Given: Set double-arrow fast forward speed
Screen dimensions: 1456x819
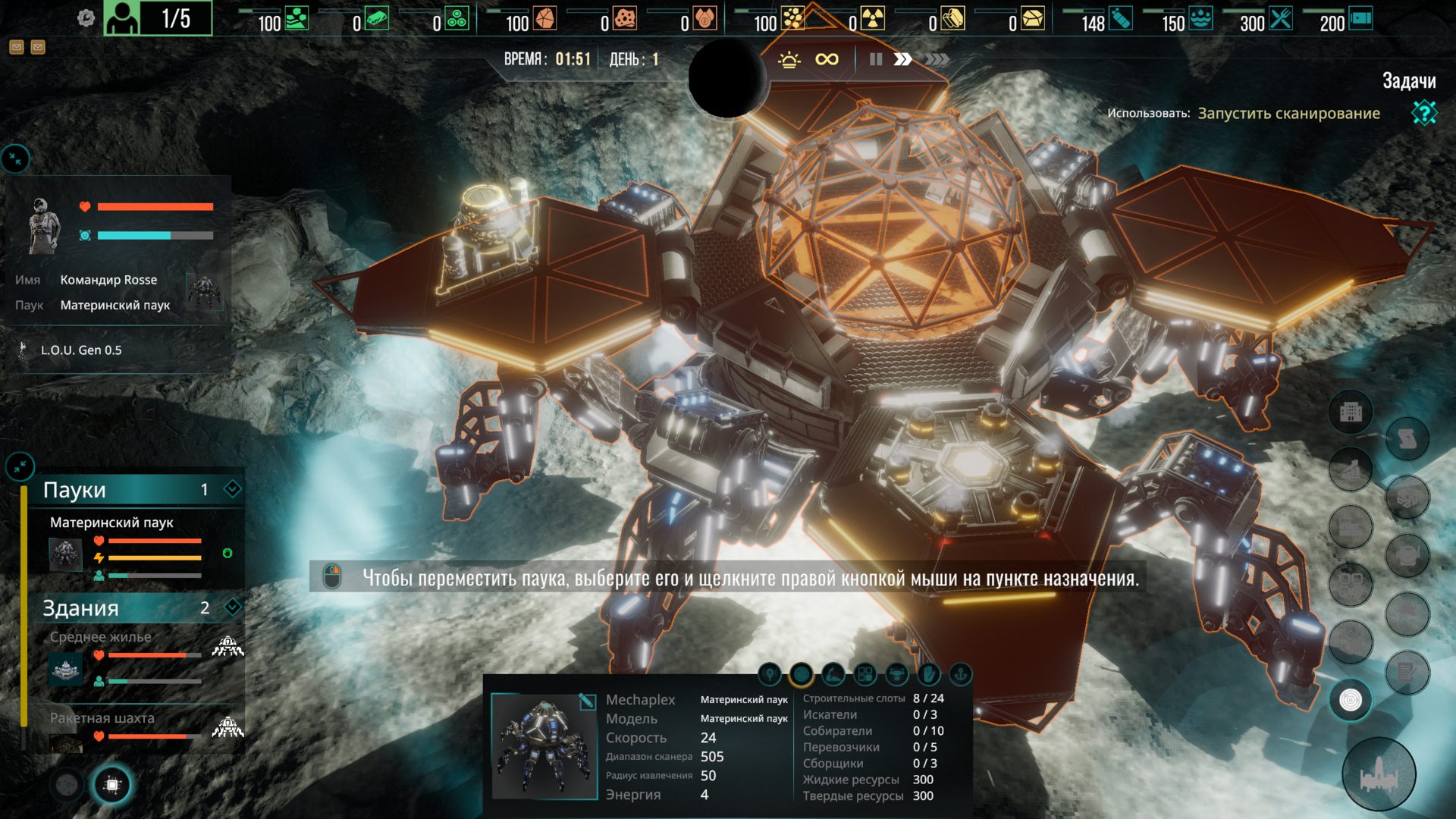Looking at the screenshot, I should 902,59.
